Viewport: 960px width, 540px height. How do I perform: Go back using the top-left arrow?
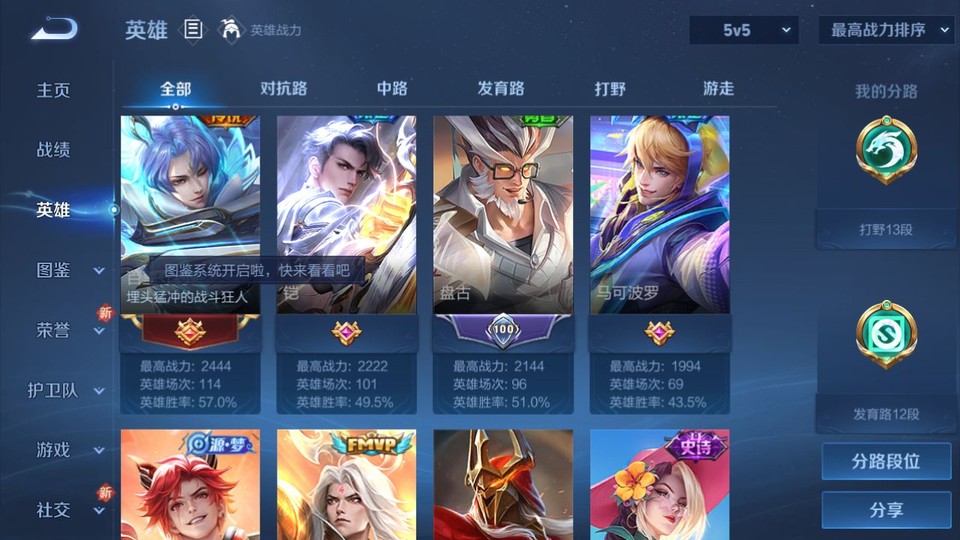pos(54,29)
